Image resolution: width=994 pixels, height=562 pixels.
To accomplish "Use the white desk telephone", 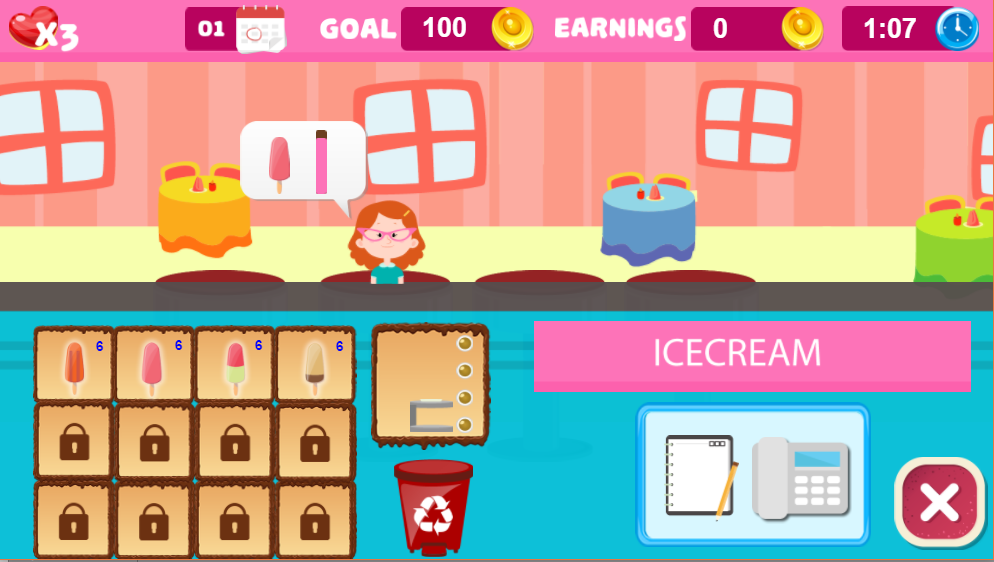I will (801, 478).
